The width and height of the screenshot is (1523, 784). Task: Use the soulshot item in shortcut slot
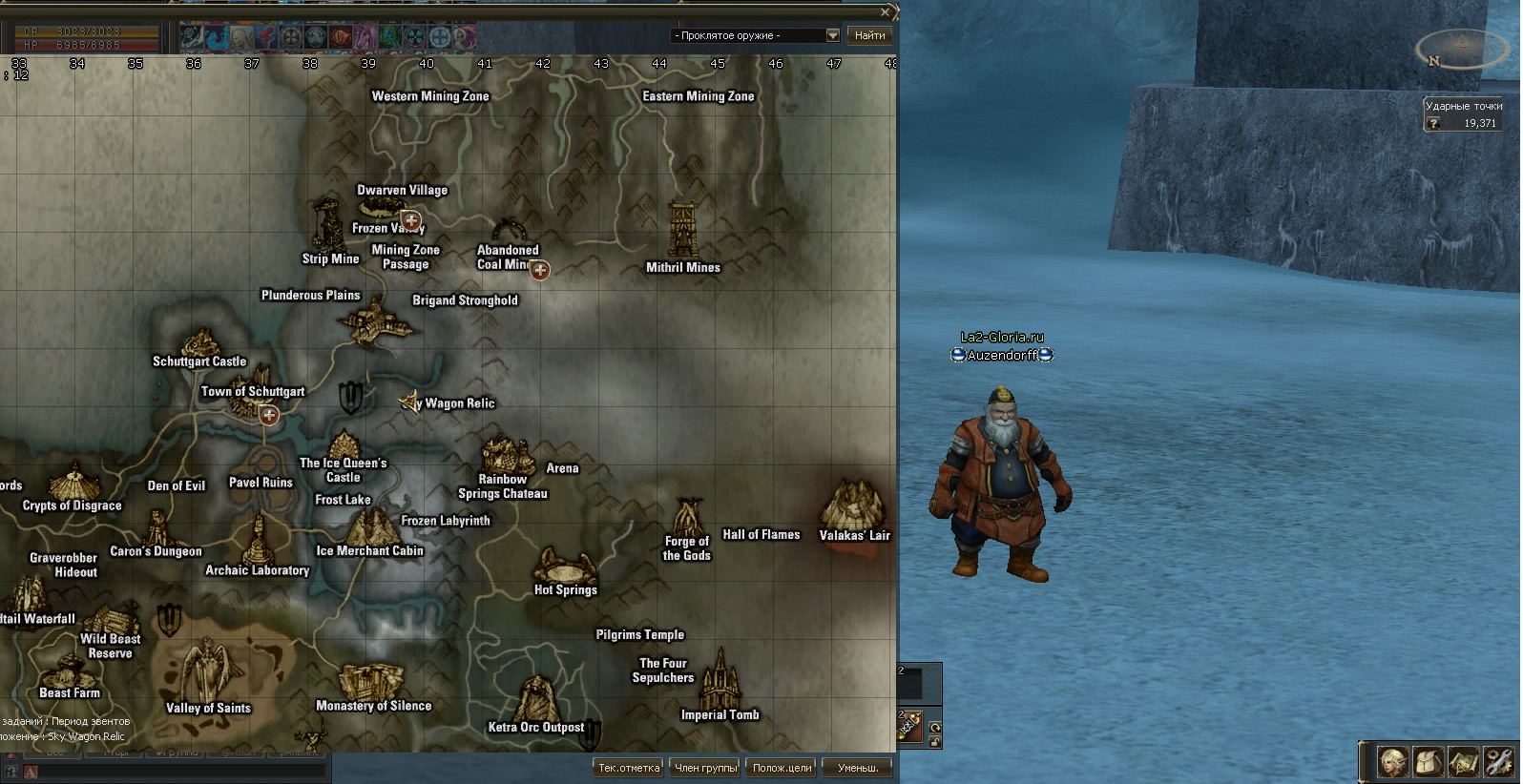[909, 726]
